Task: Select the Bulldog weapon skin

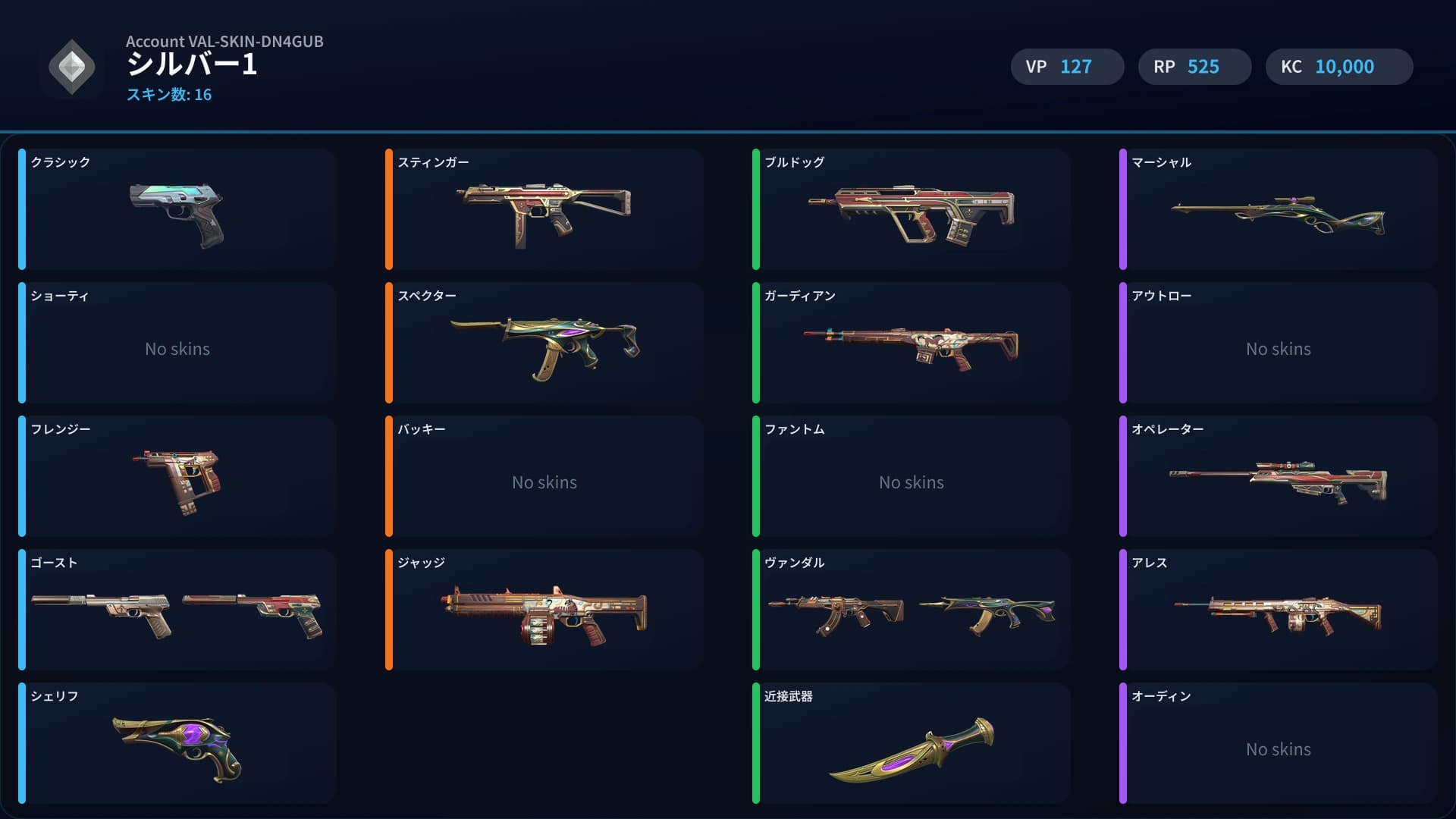Action: [910, 211]
